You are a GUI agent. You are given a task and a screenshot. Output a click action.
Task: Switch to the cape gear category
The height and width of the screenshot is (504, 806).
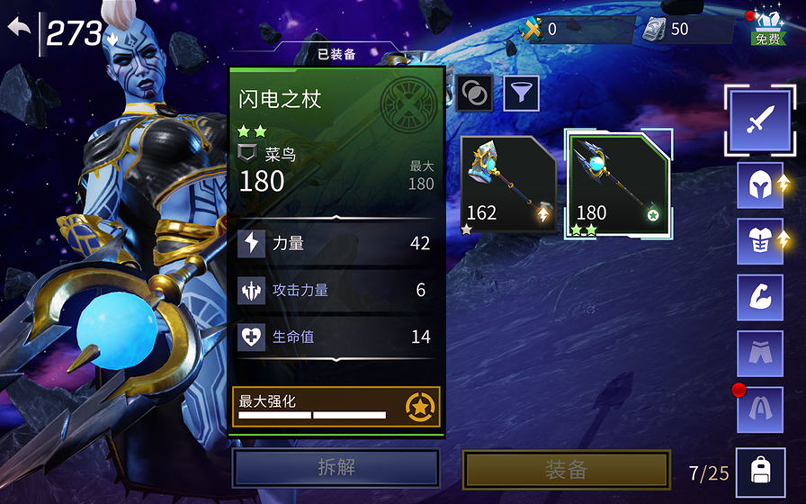759,409
